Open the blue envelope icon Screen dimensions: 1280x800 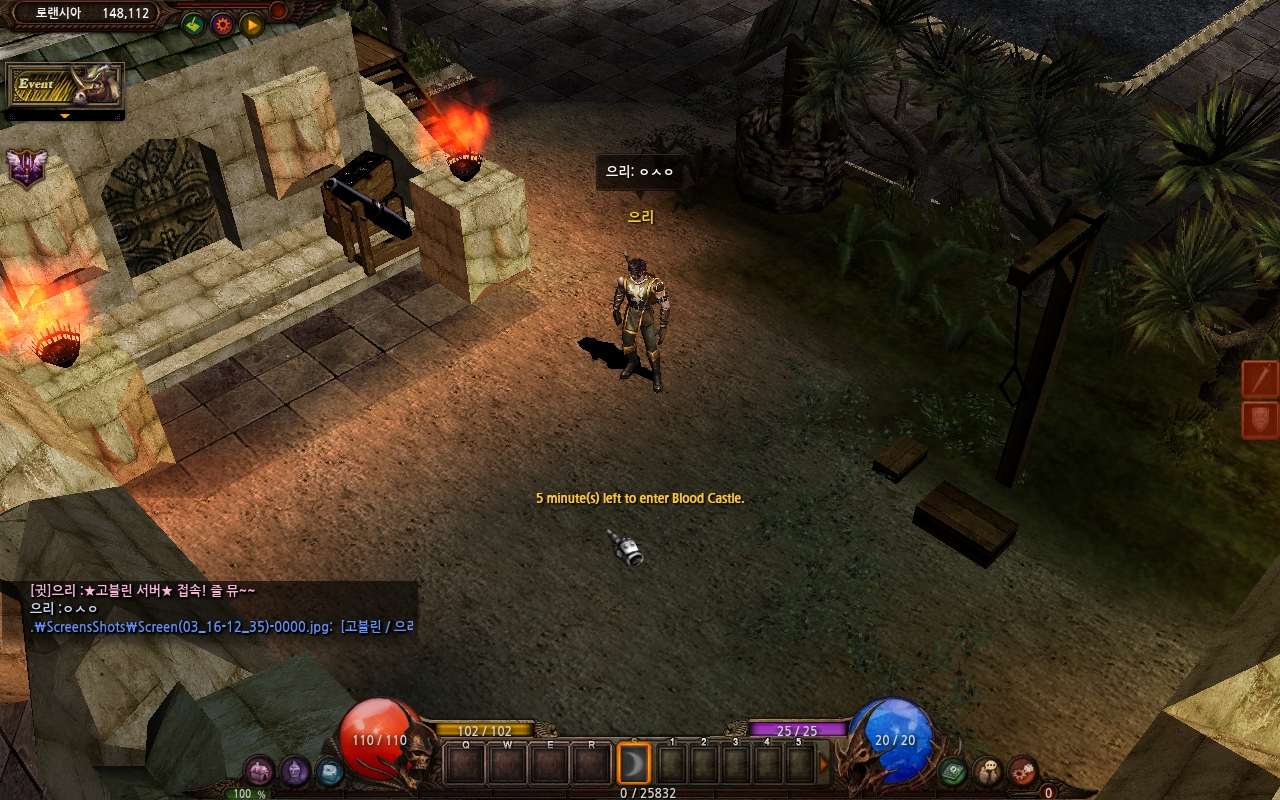coord(329,771)
